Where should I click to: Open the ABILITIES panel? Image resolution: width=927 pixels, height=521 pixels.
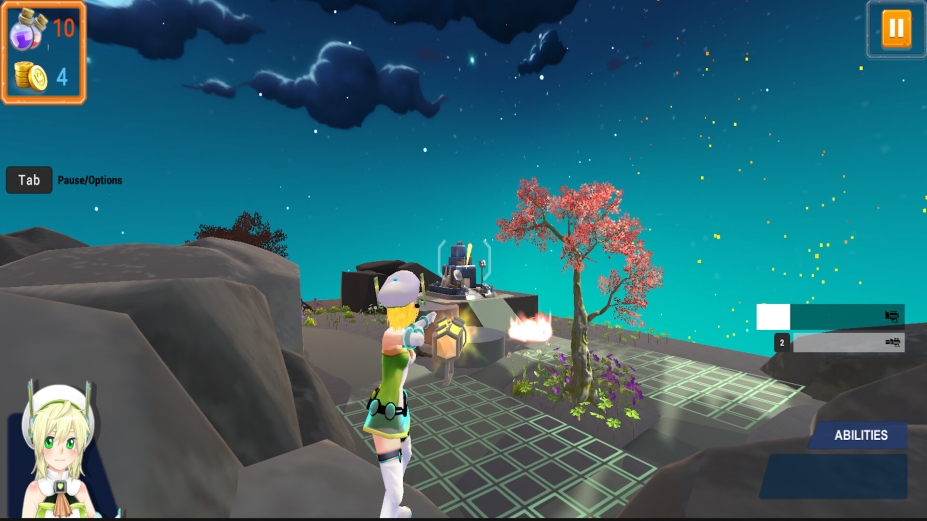coord(860,435)
